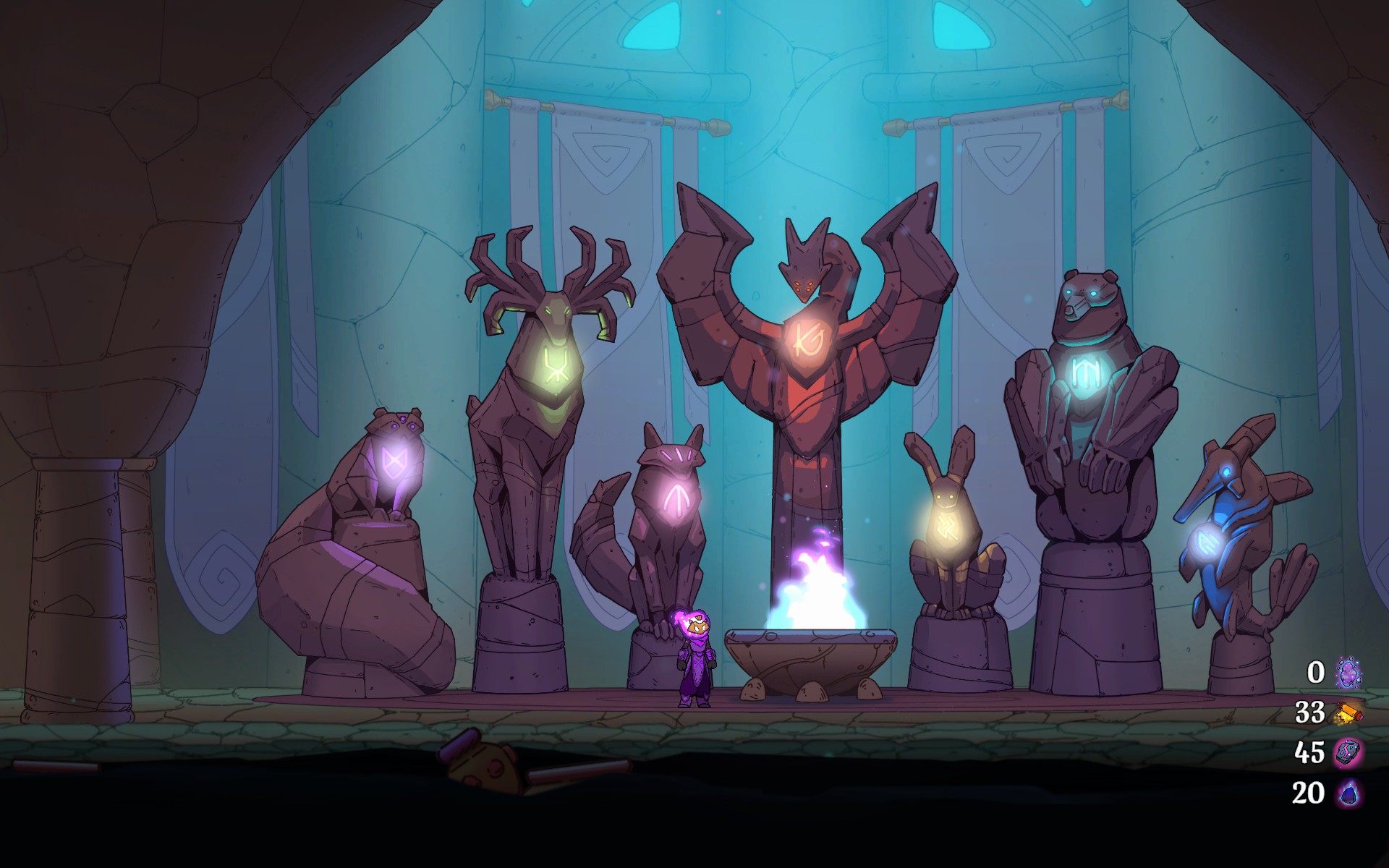Click the sparkling purple crystal currency icon
The height and width of the screenshot is (868, 1389).
1348,673
